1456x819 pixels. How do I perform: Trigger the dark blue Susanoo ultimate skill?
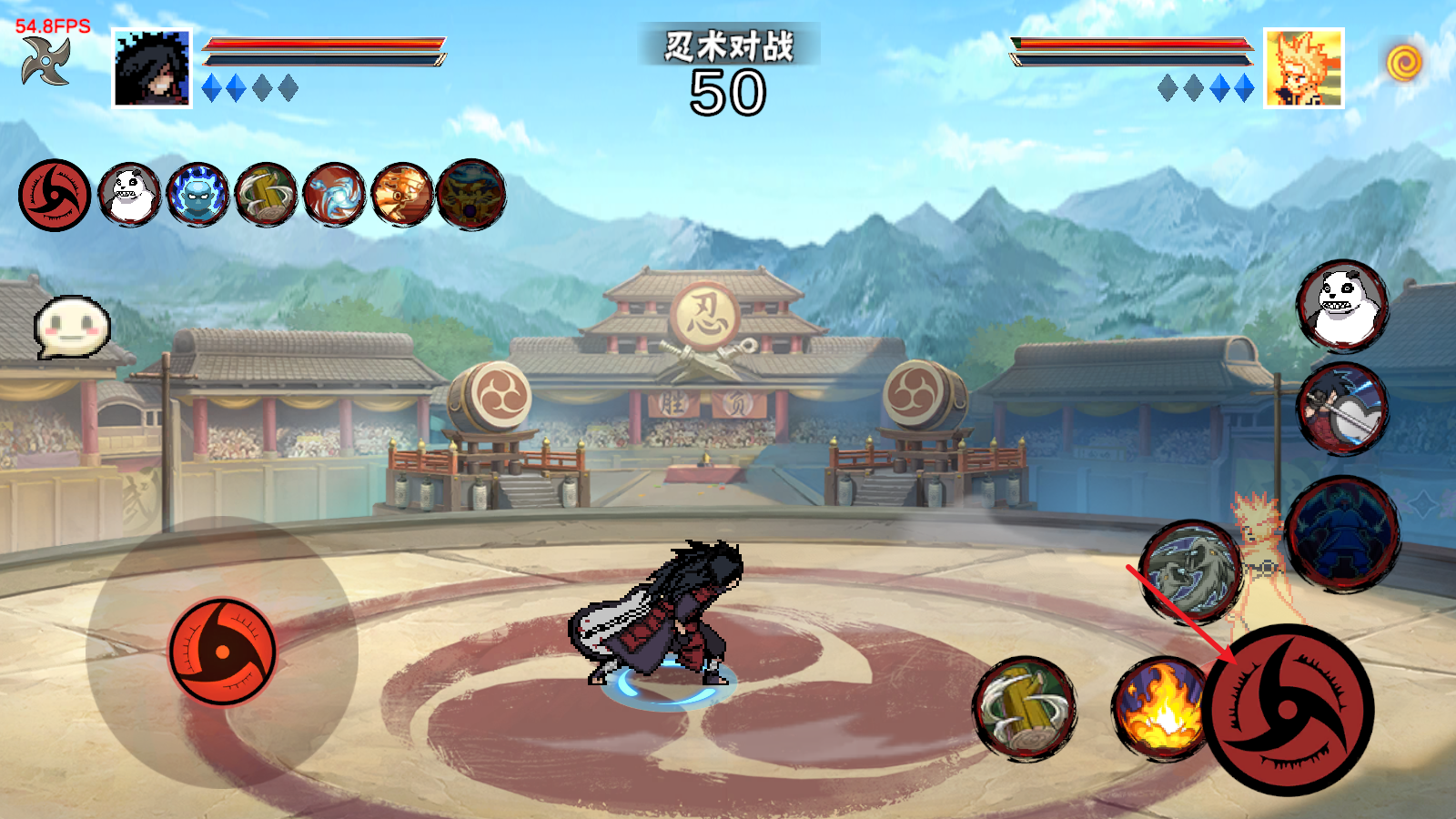click(1343, 533)
